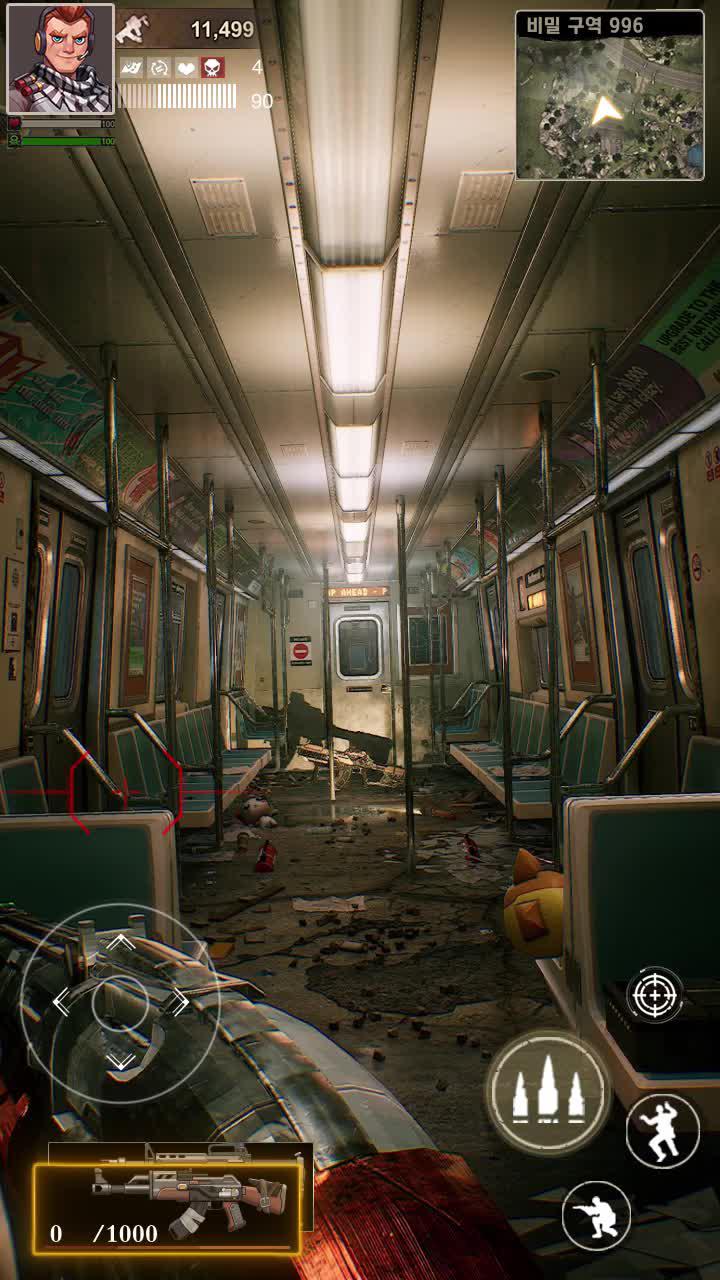Tap the virtual movement joystick

(x=120, y=1001)
